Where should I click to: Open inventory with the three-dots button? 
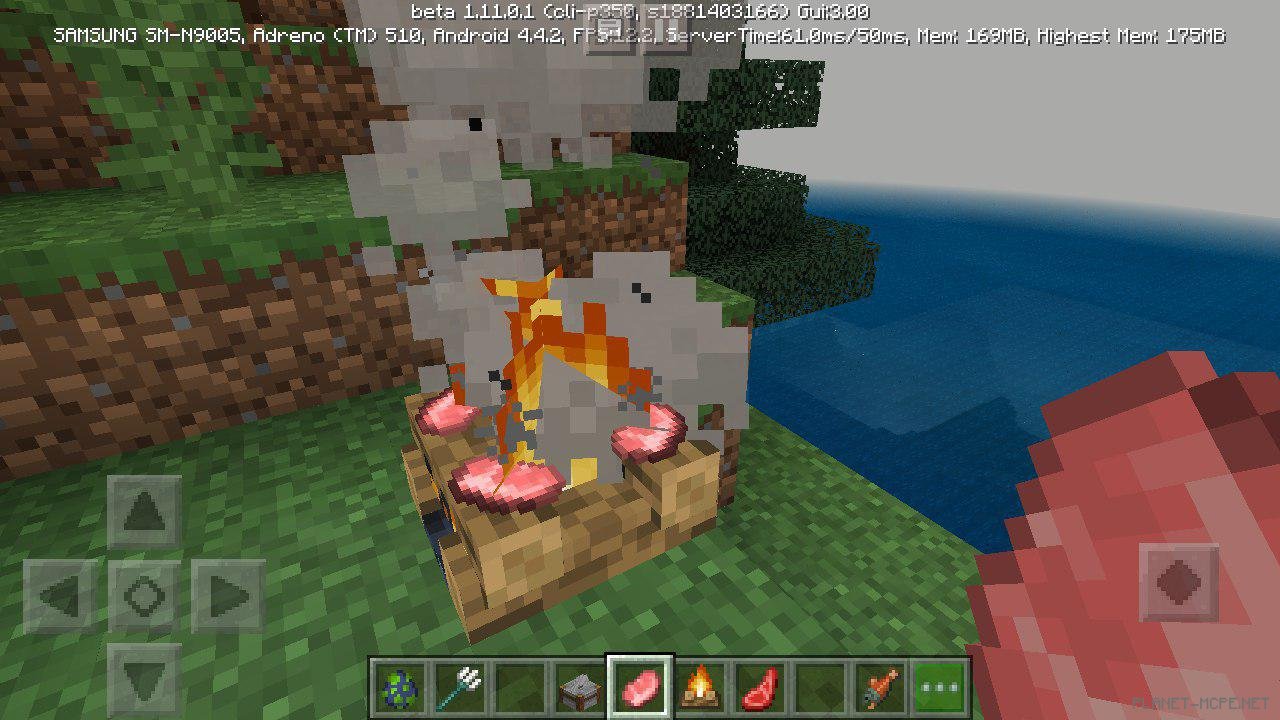pos(941,687)
